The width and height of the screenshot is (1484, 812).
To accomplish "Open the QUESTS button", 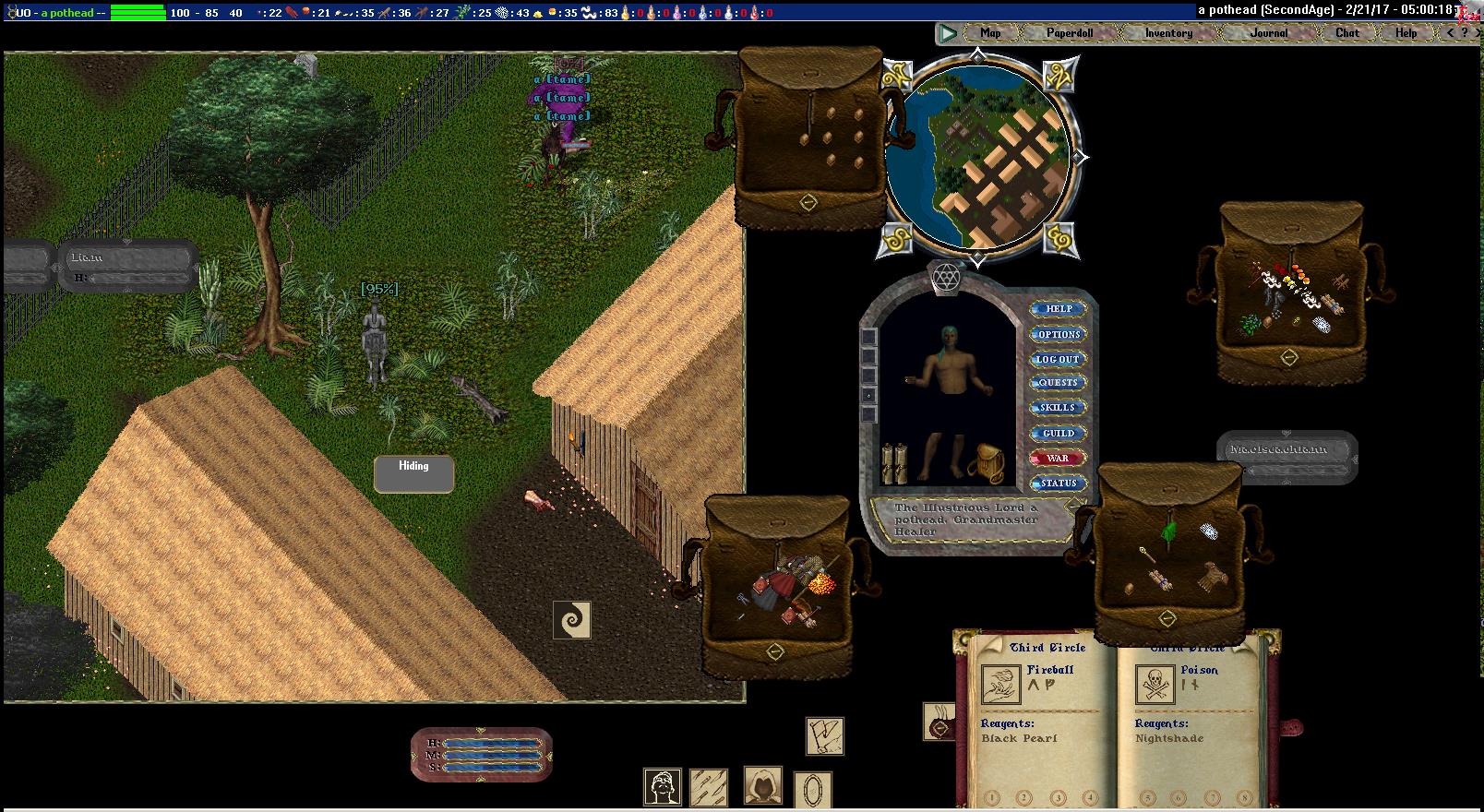I will point(1058,383).
